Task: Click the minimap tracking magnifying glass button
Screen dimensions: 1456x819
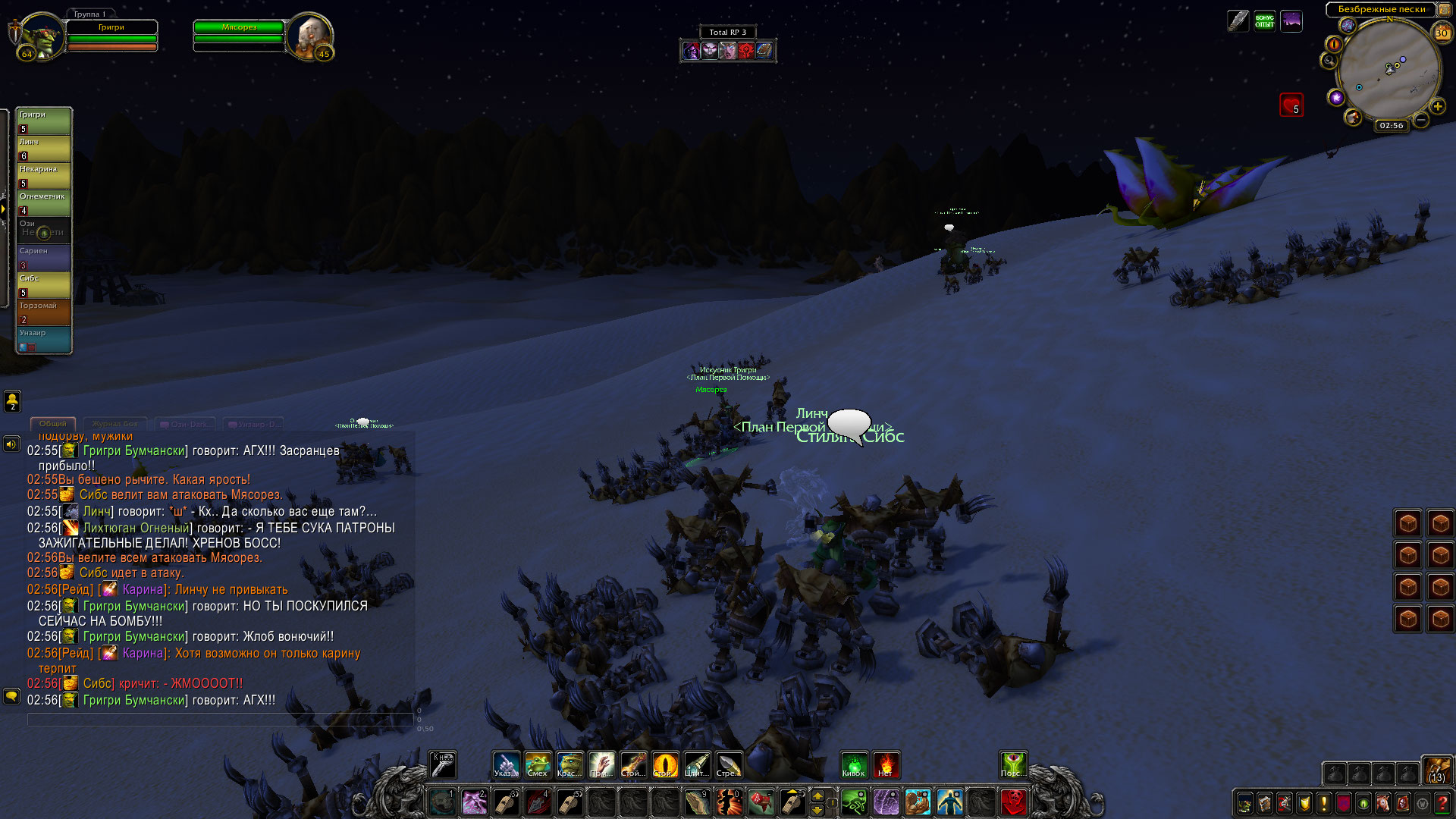Action: pyautogui.click(x=1329, y=61)
